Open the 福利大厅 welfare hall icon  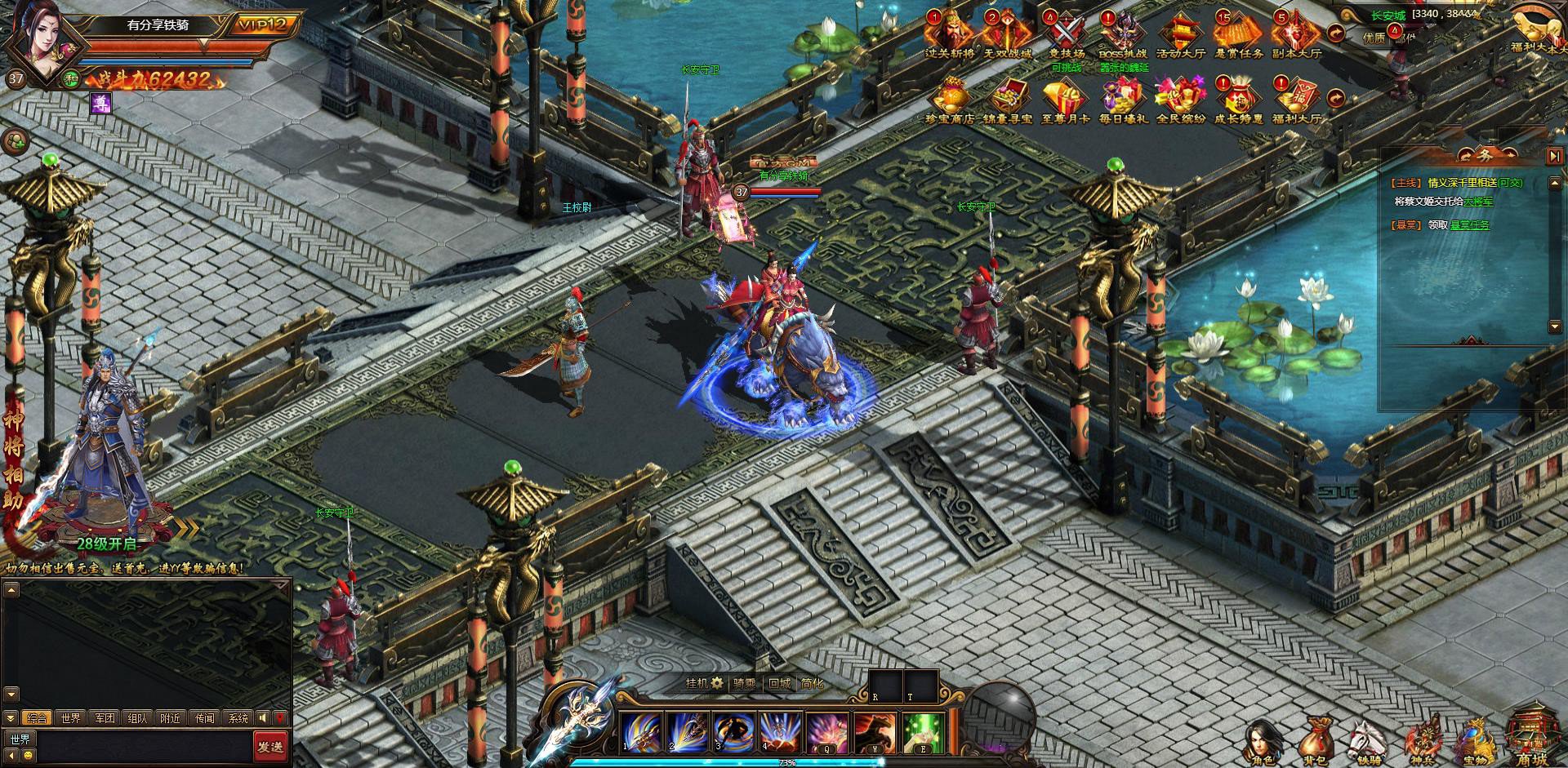1296,100
